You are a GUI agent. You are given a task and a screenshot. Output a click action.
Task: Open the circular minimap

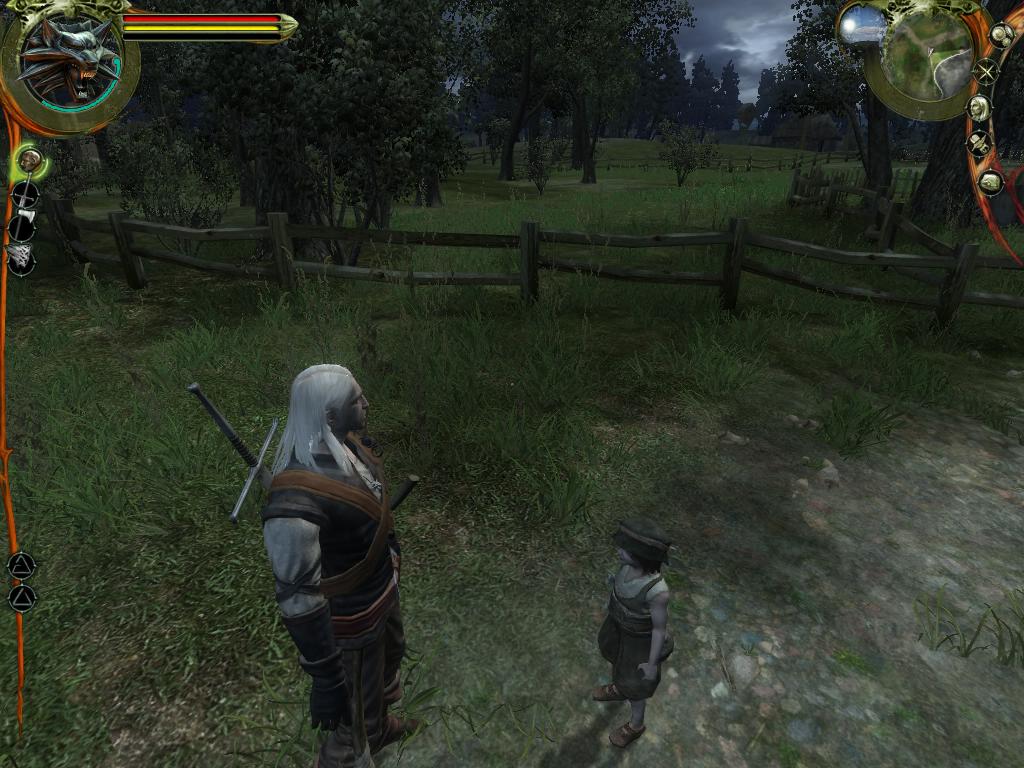(927, 56)
